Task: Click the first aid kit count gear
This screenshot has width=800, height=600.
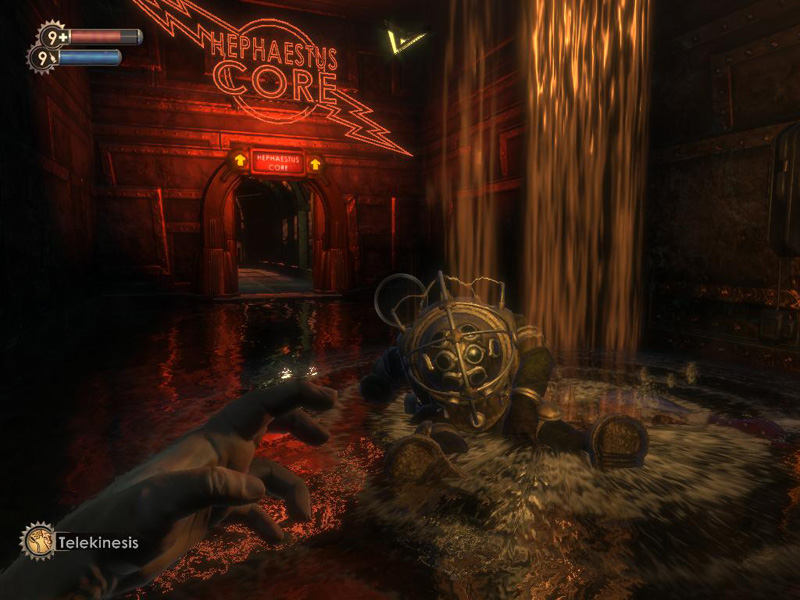Action: [51, 37]
